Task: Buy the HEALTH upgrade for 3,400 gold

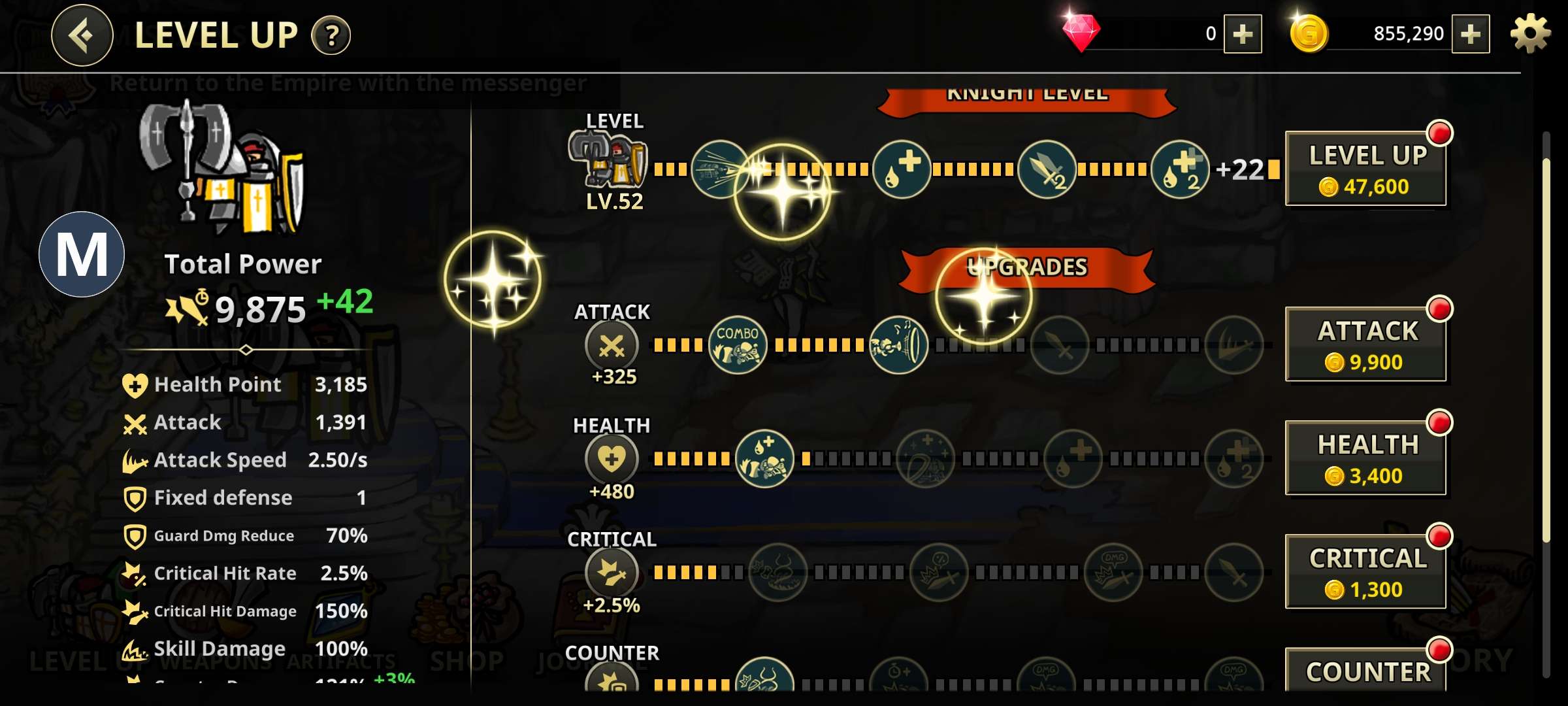Action: 1366,458
